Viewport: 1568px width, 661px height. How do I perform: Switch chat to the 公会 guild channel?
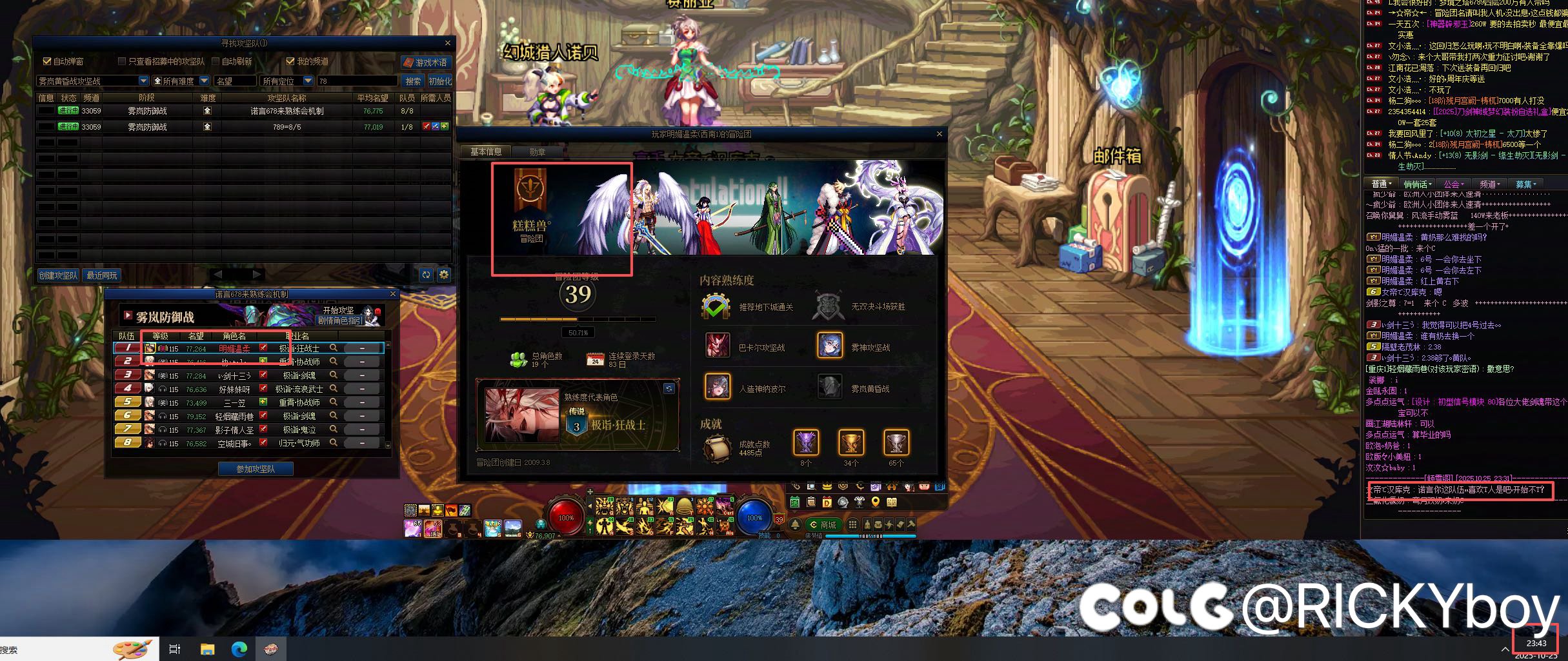[1453, 184]
